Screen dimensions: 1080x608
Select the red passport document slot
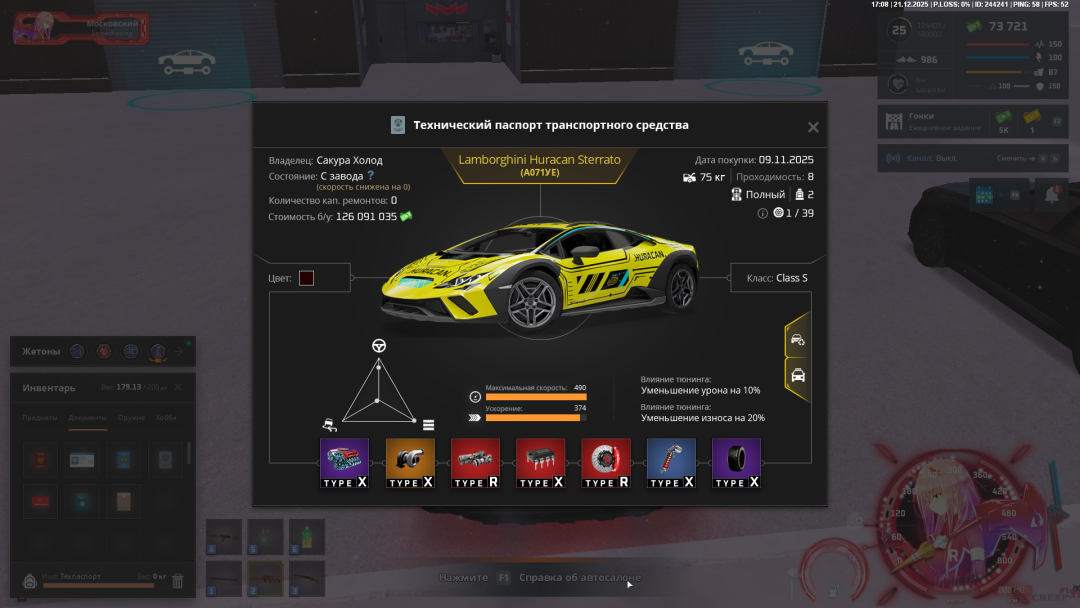coord(40,500)
